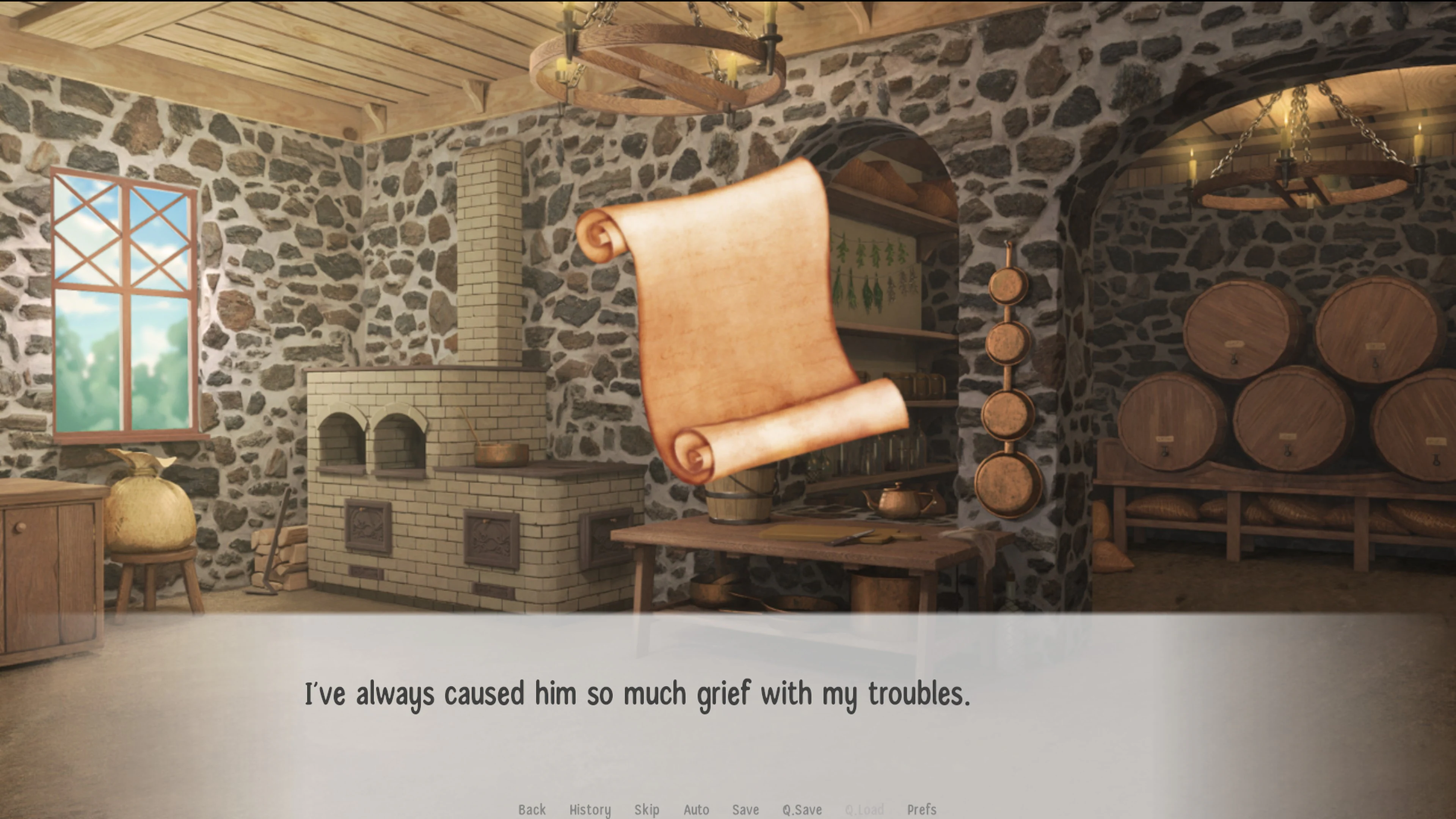The height and width of the screenshot is (819, 1456).
Task: Enable Skip mode
Action: tap(646, 810)
